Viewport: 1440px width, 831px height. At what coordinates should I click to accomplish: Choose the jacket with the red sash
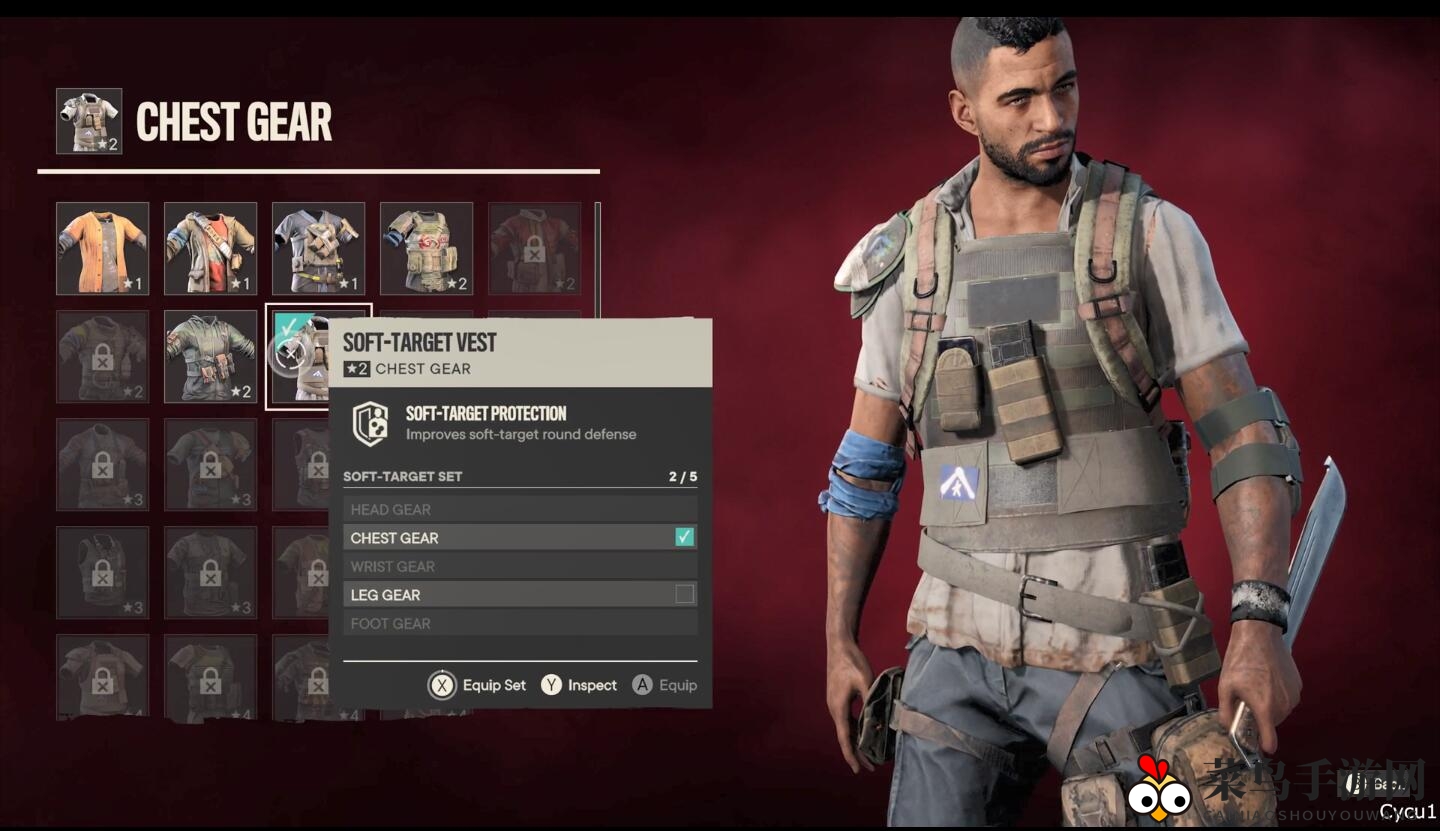click(210, 248)
